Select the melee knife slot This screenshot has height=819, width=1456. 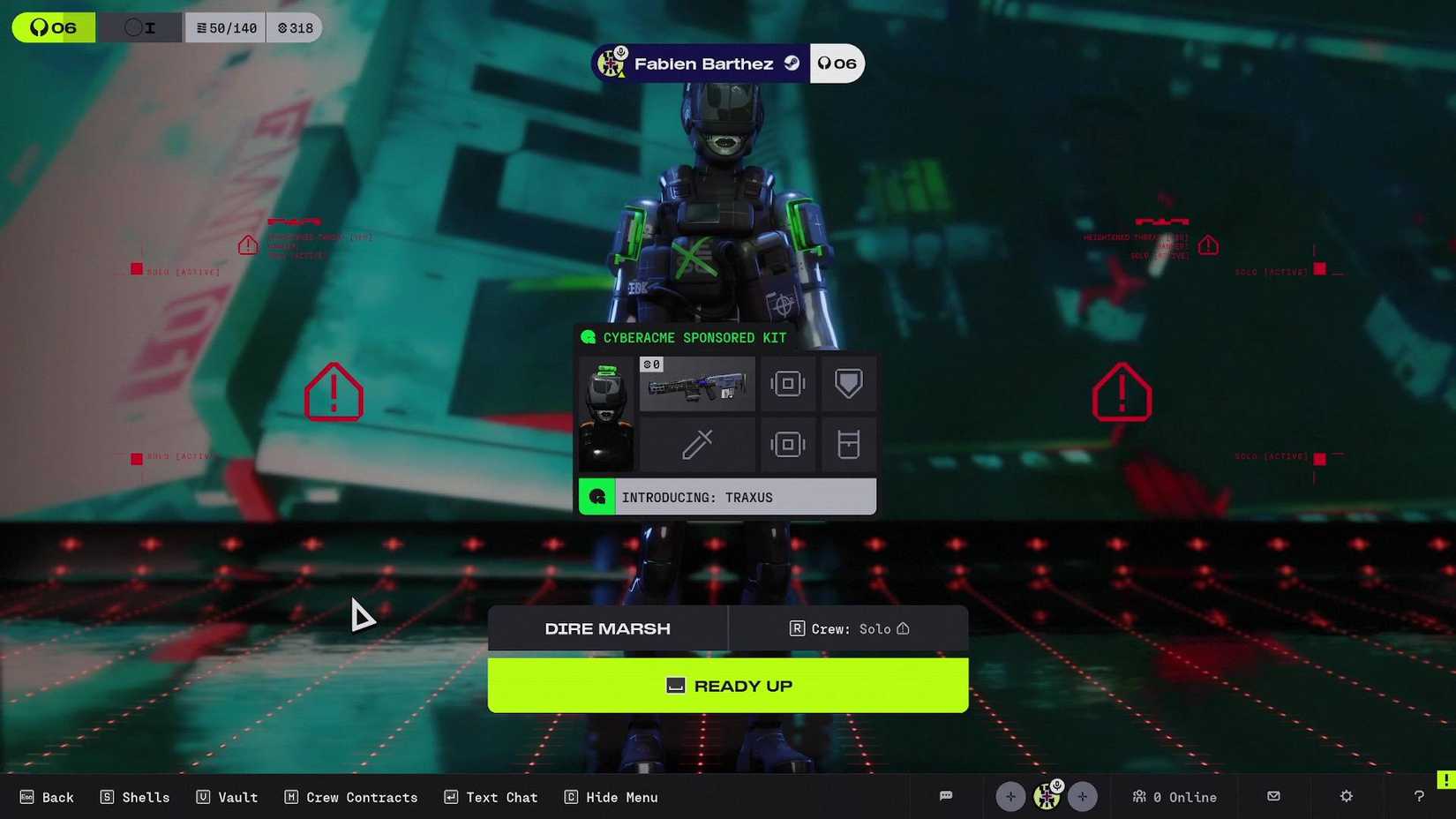[x=697, y=444]
